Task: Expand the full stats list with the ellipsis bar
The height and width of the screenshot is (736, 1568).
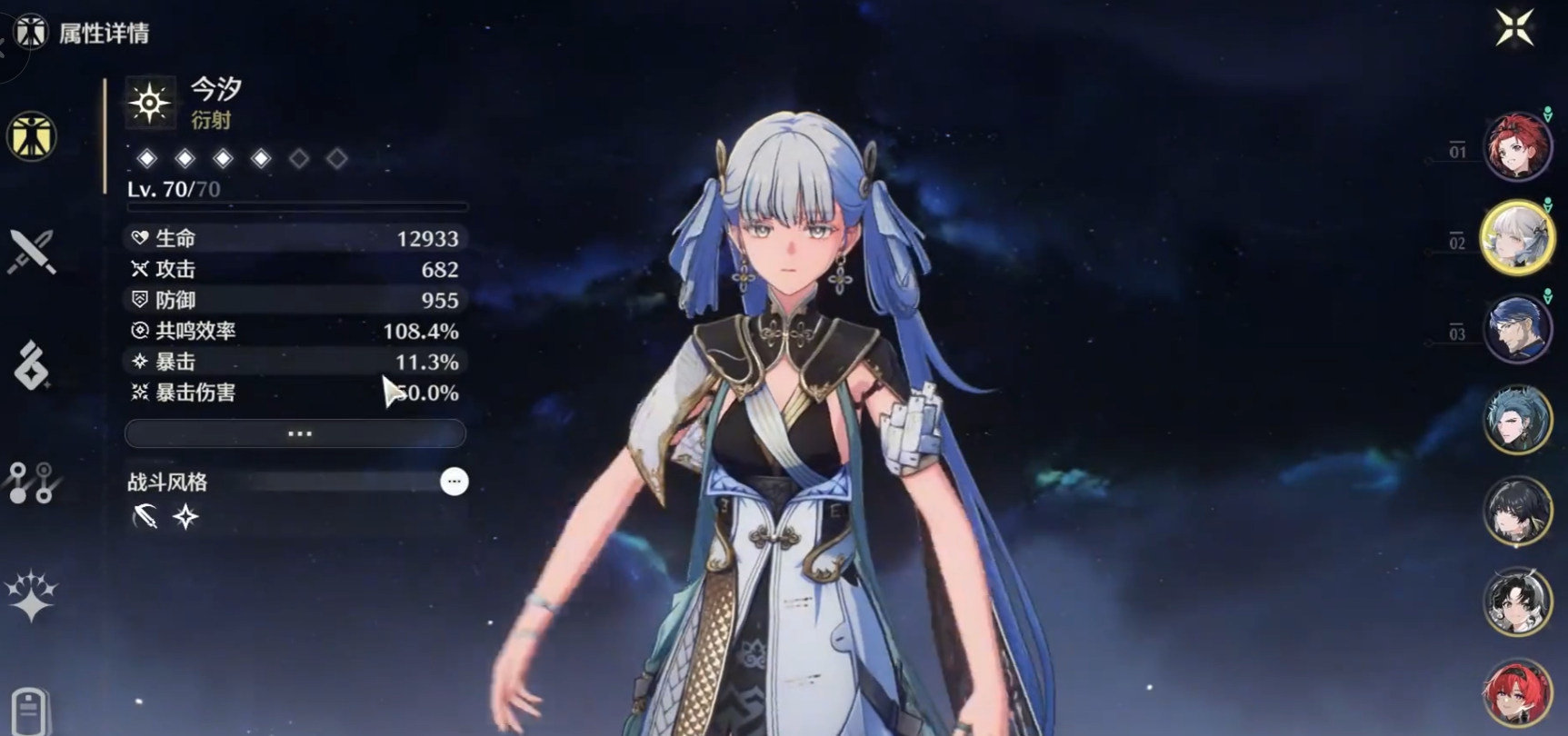Action: pos(296,433)
